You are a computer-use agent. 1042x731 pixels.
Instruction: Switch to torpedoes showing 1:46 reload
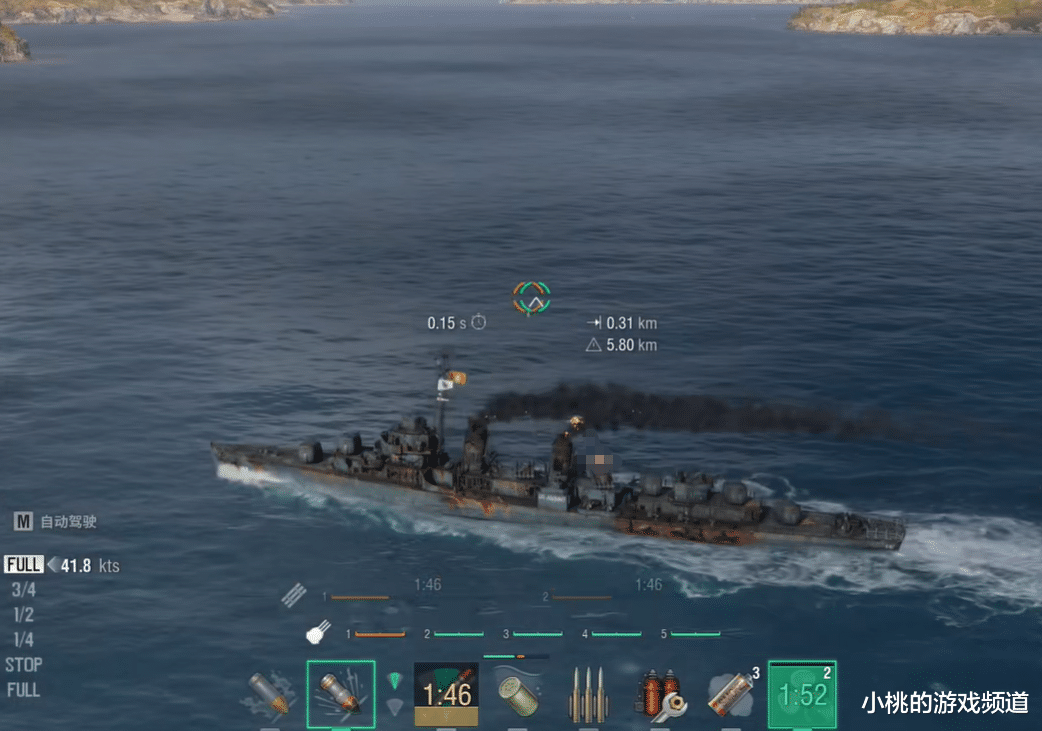(446, 694)
